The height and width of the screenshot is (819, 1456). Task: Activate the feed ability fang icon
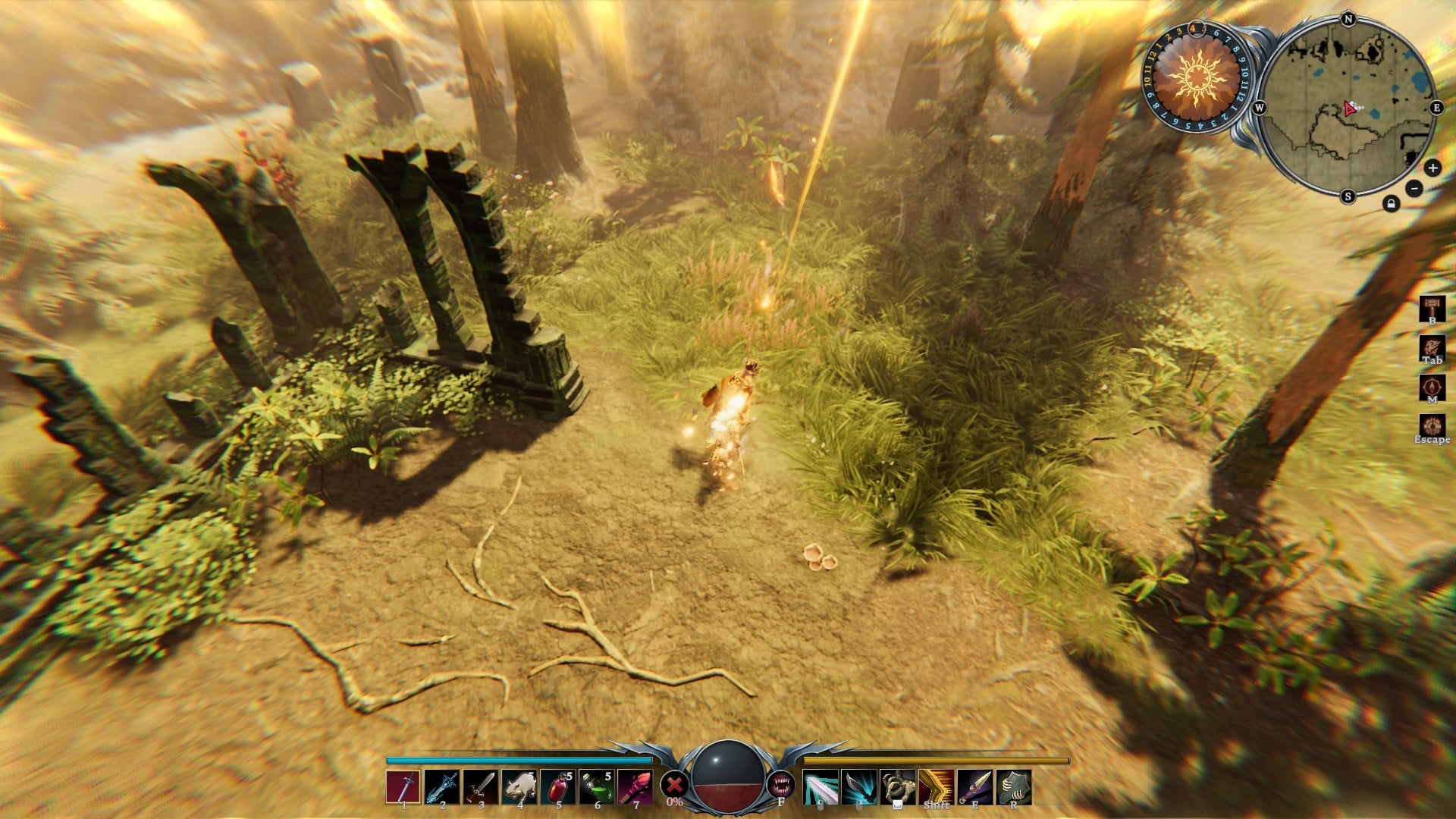tap(784, 786)
